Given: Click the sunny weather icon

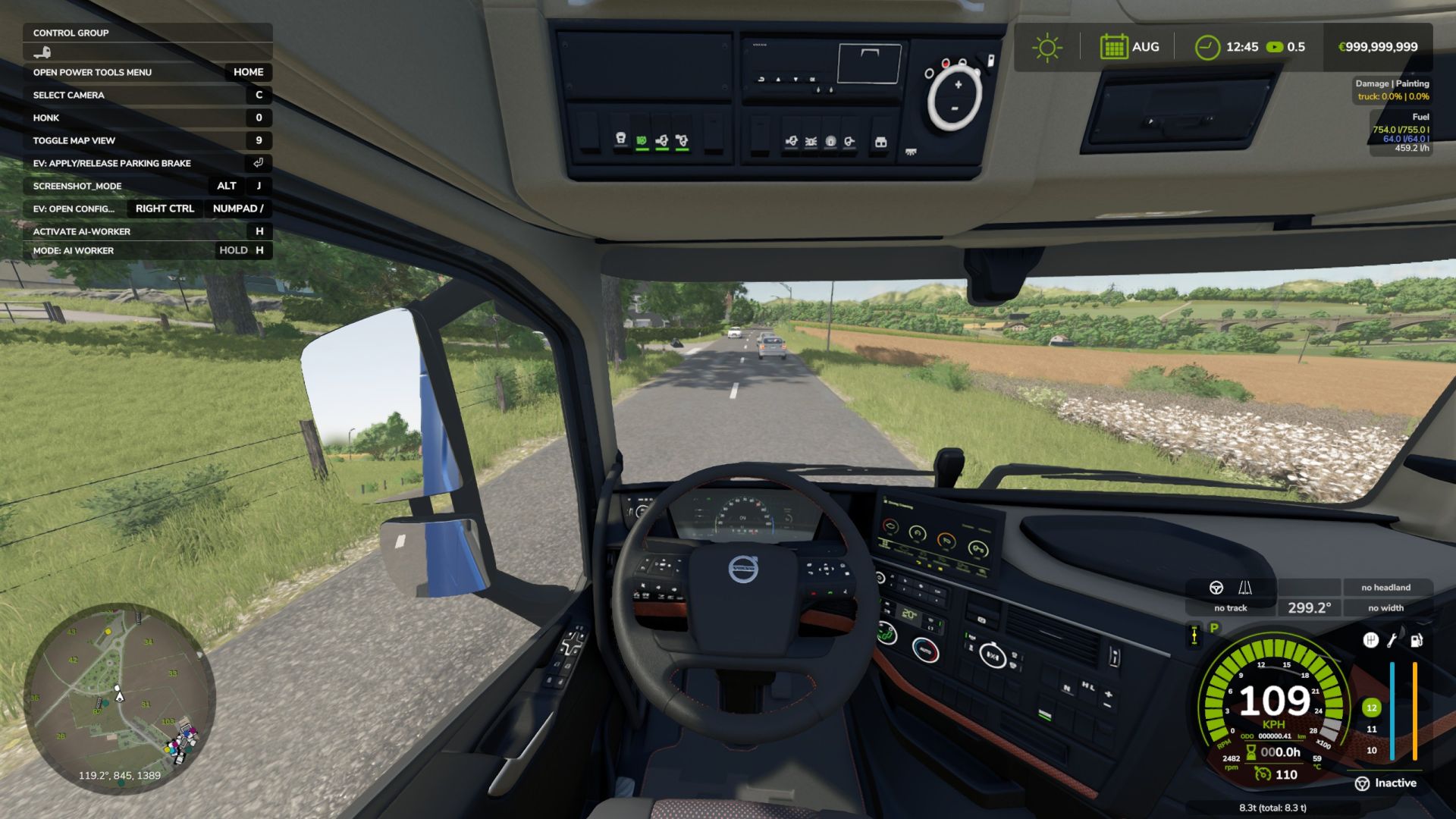Looking at the screenshot, I should [1046, 47].
